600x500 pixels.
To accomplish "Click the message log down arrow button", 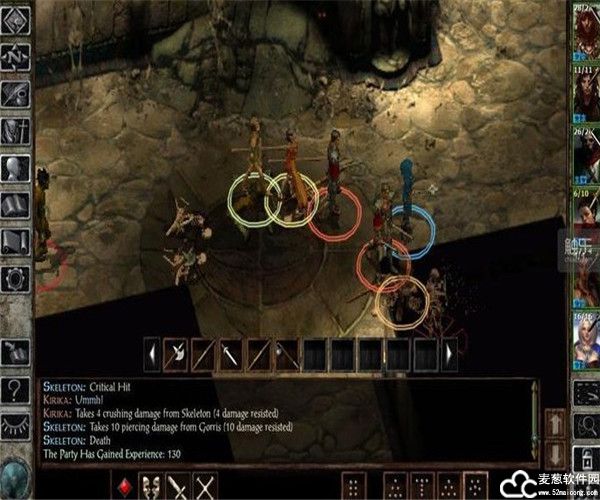I will 555,450.
